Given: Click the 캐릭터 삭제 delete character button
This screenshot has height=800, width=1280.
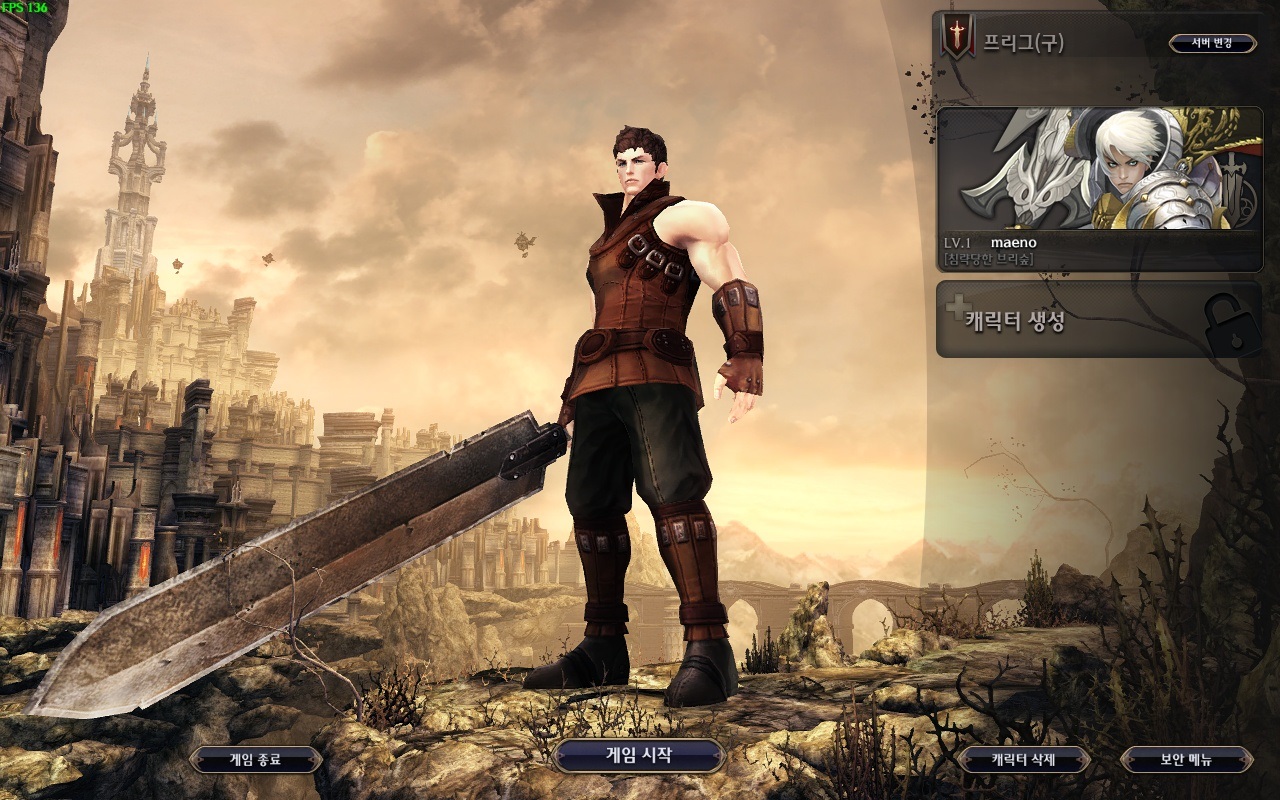Looking at the screenshot, I should [x=1023, y=760].
